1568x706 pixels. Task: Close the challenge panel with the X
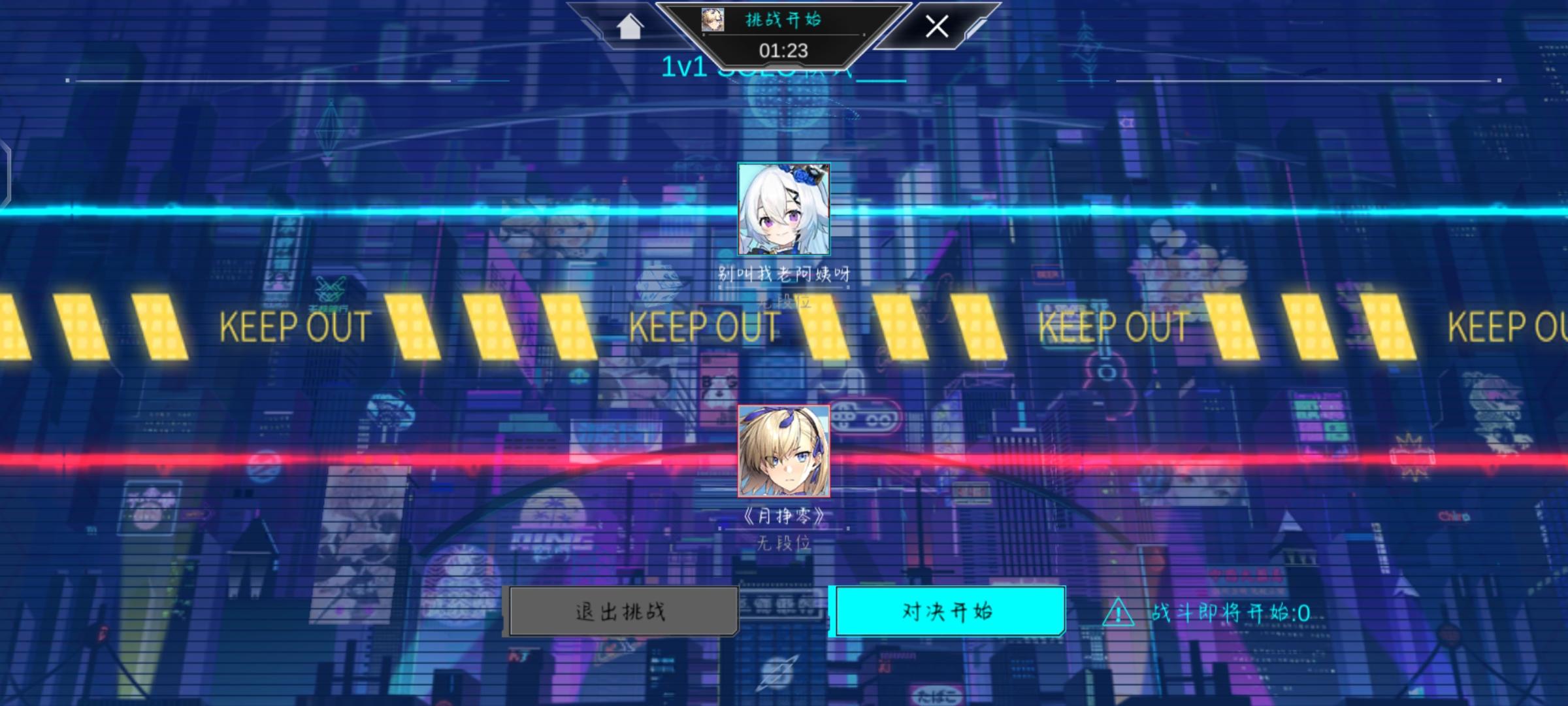937,27
